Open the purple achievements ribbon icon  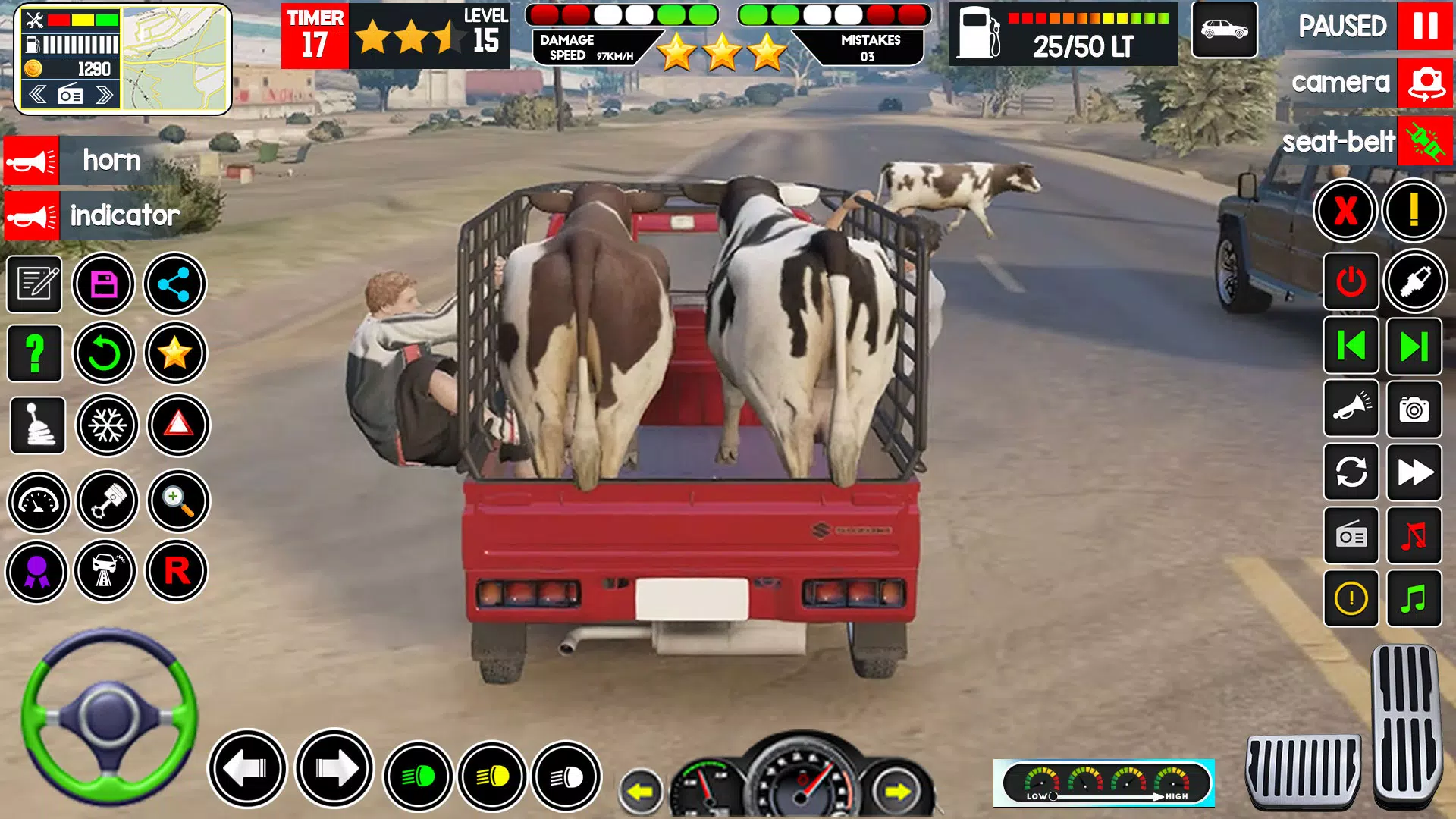(x=36, y=570)
